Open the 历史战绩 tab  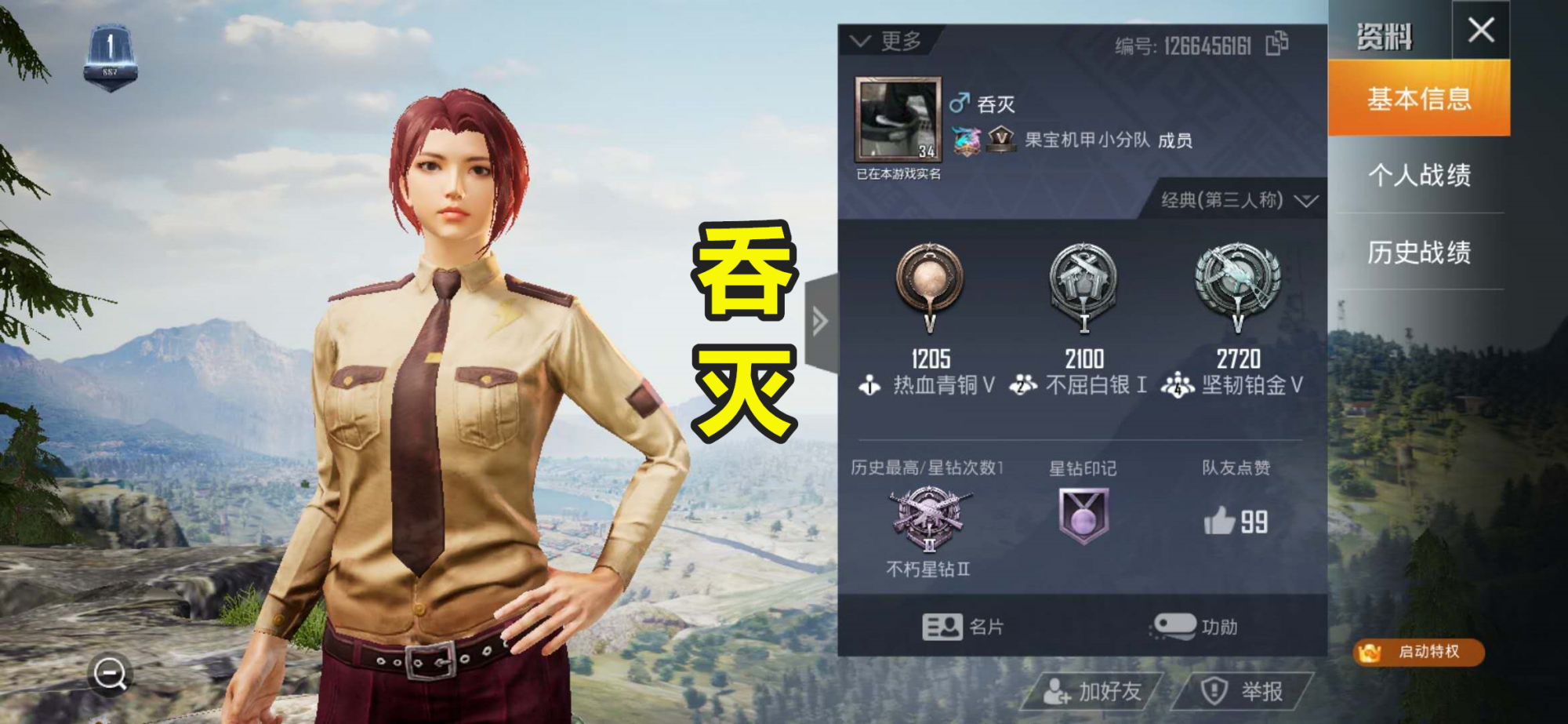(1420, 253)
